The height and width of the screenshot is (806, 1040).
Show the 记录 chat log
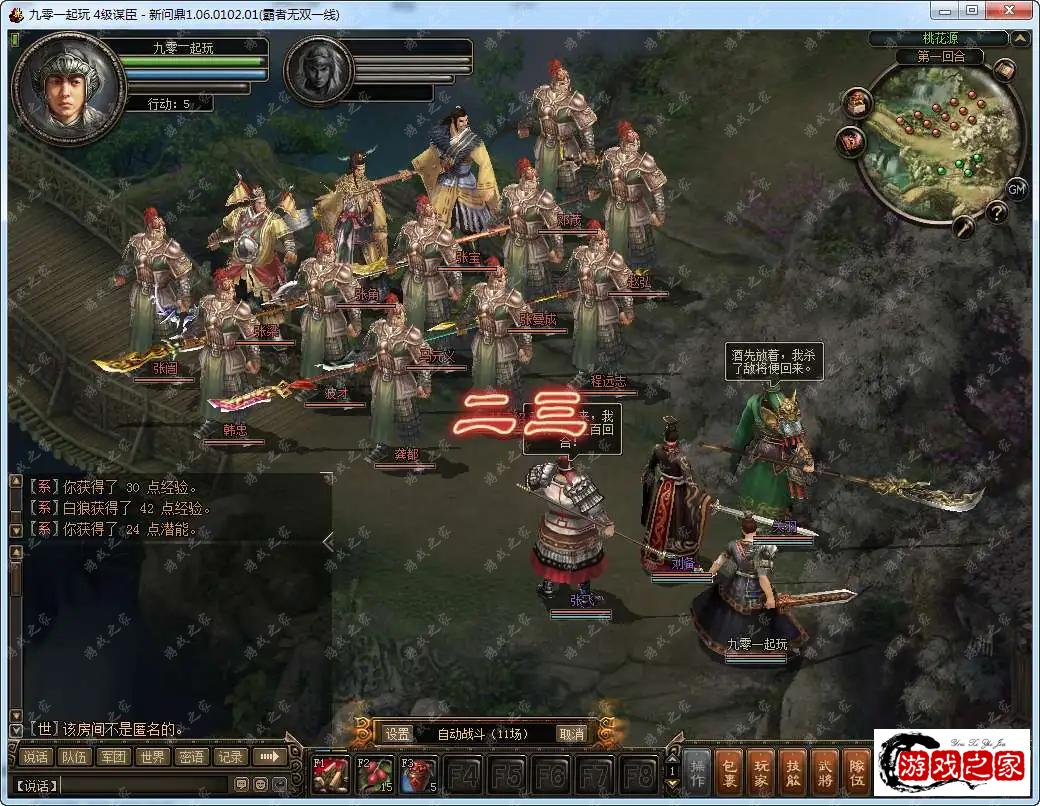click(230, 757)
